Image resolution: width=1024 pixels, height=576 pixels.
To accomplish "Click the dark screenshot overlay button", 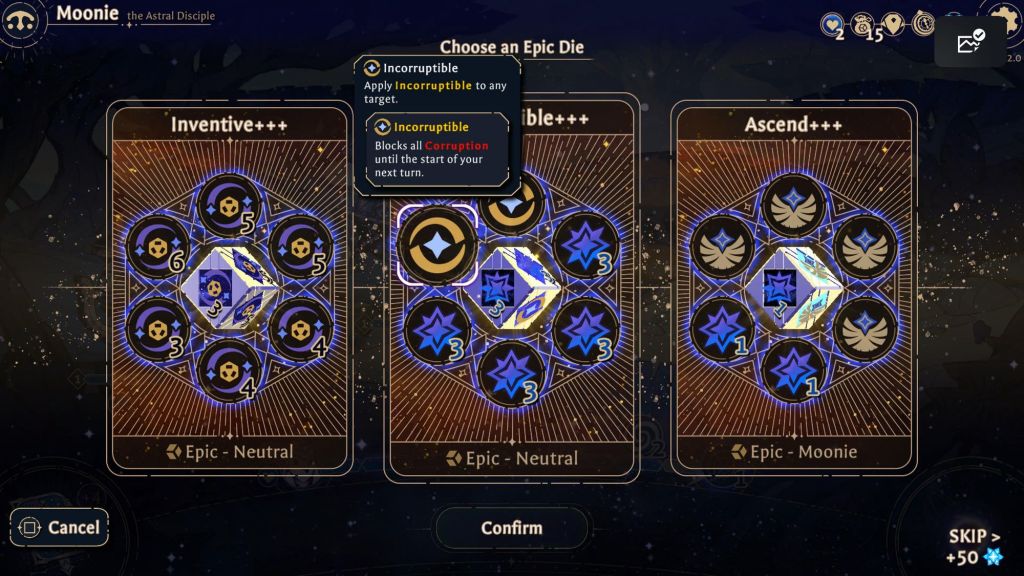I will (970, 42).
